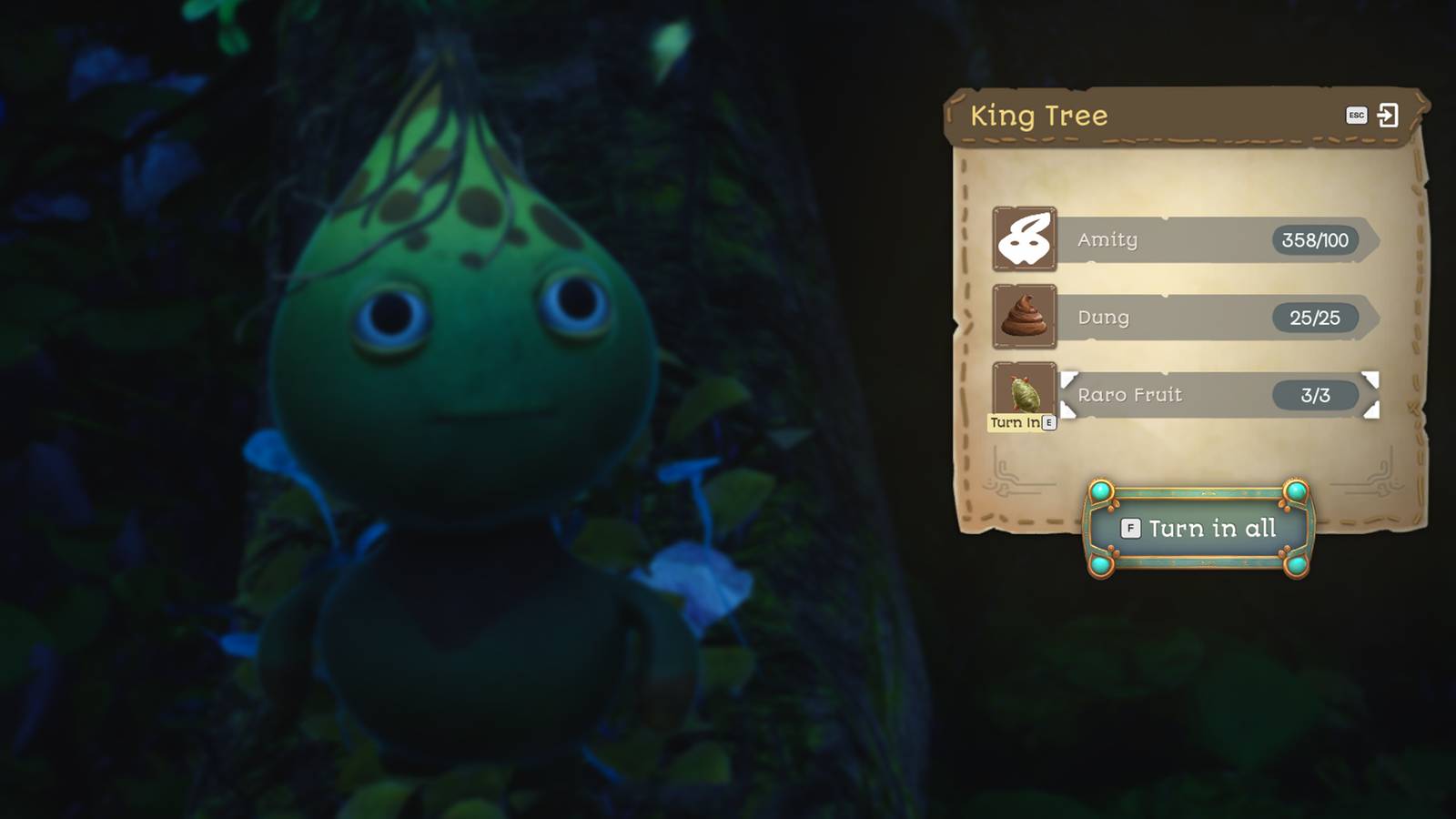
Task: Click the E key badge on Turn In
Action: [1049, 421]
